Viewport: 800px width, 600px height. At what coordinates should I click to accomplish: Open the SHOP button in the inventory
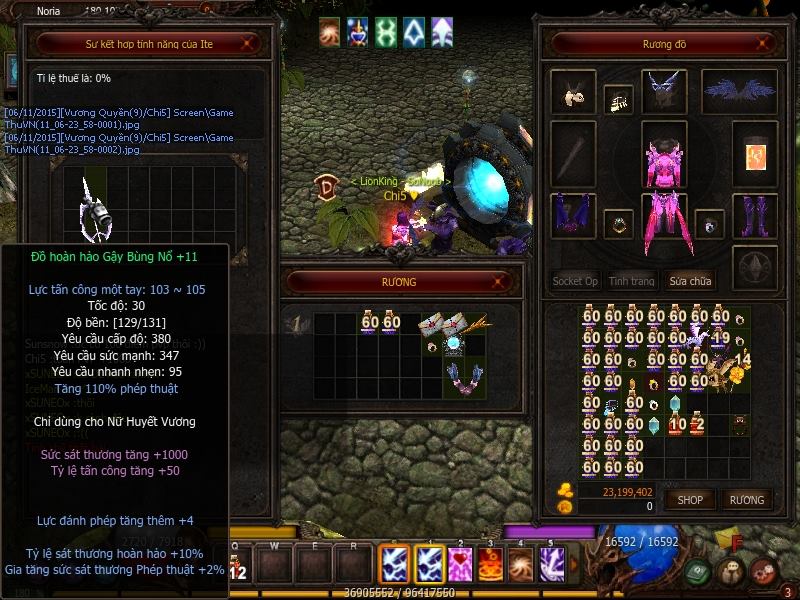point(690,500)
